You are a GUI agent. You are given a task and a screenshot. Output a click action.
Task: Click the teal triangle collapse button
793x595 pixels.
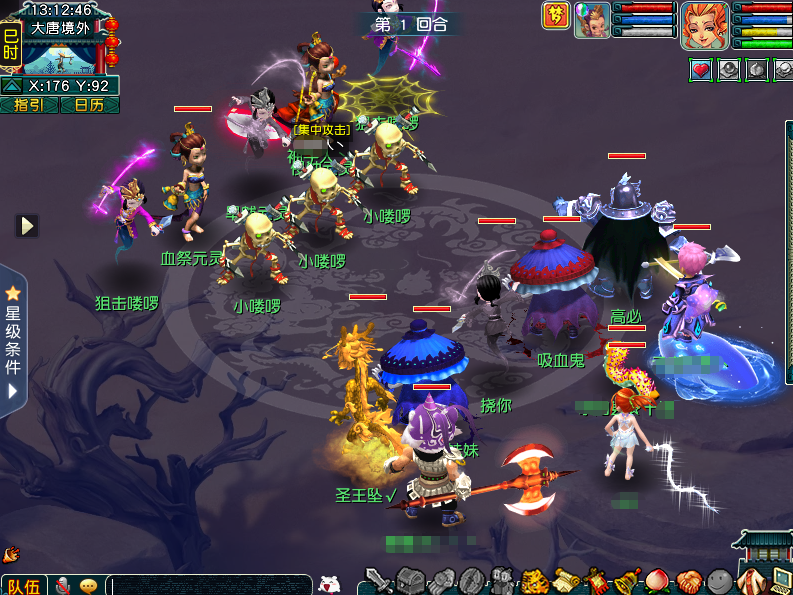pos(12,86)
